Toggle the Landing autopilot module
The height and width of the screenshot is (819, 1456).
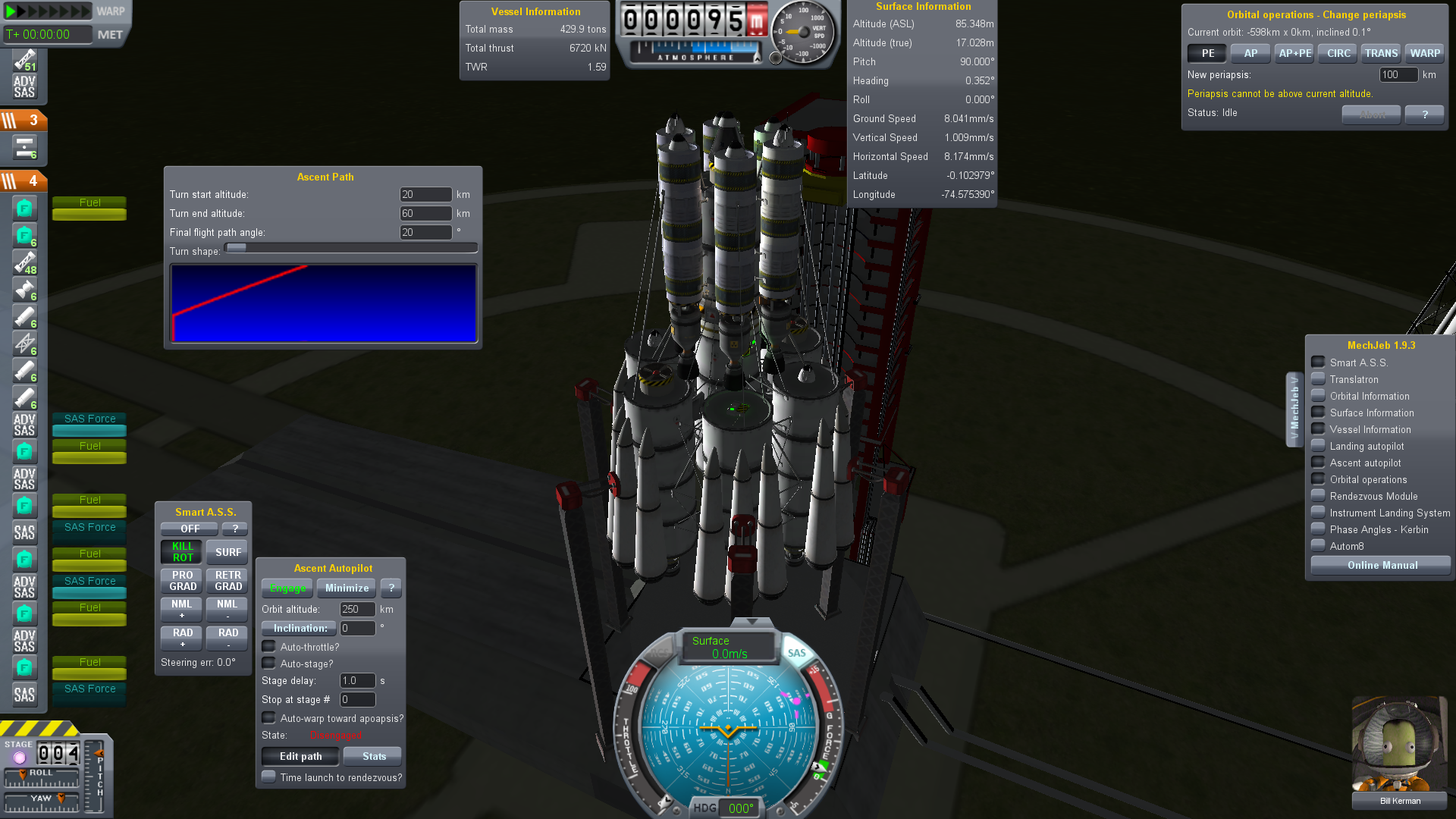(1319, 446)
